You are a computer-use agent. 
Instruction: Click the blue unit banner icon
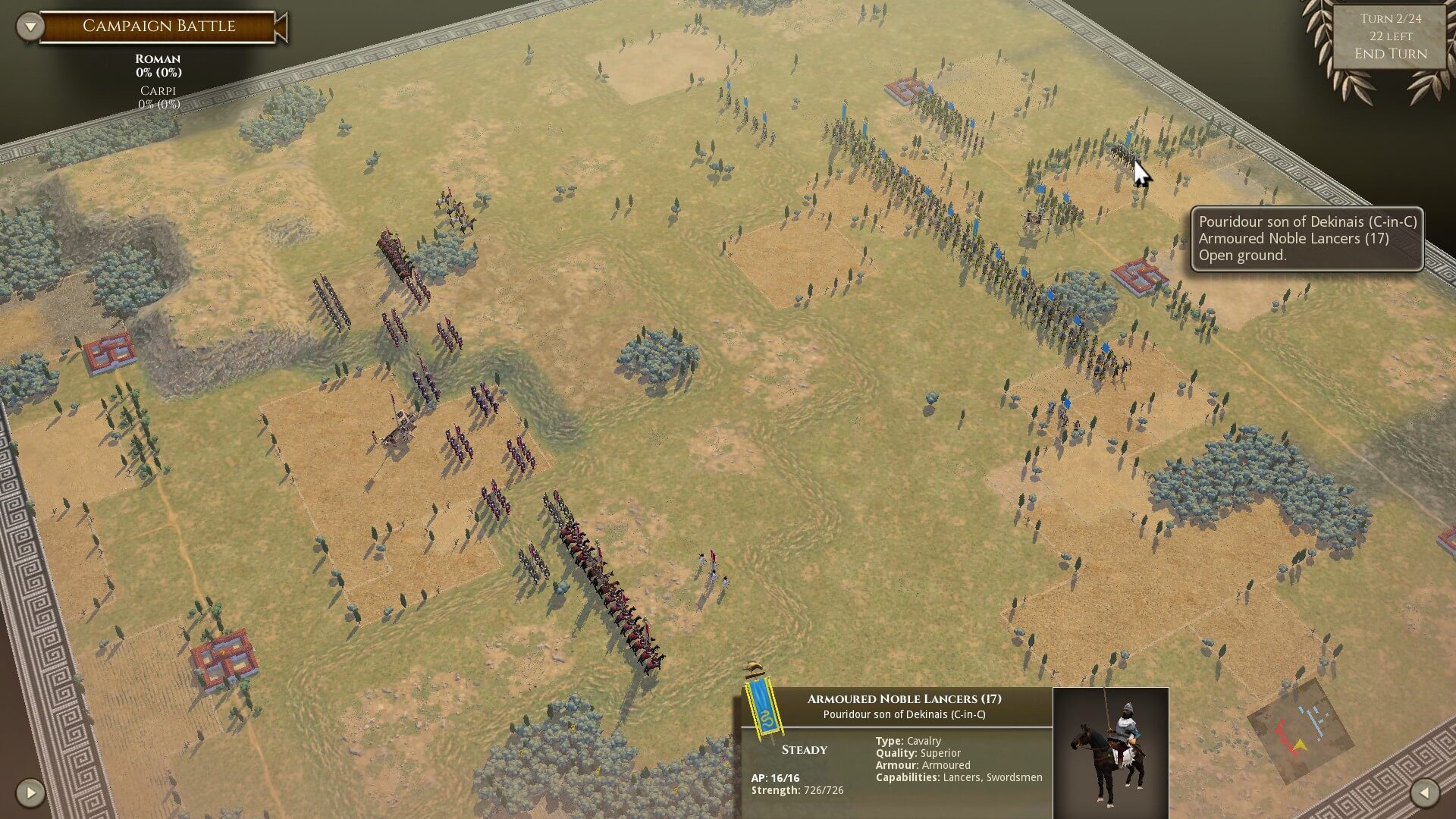tap(763, 706)
